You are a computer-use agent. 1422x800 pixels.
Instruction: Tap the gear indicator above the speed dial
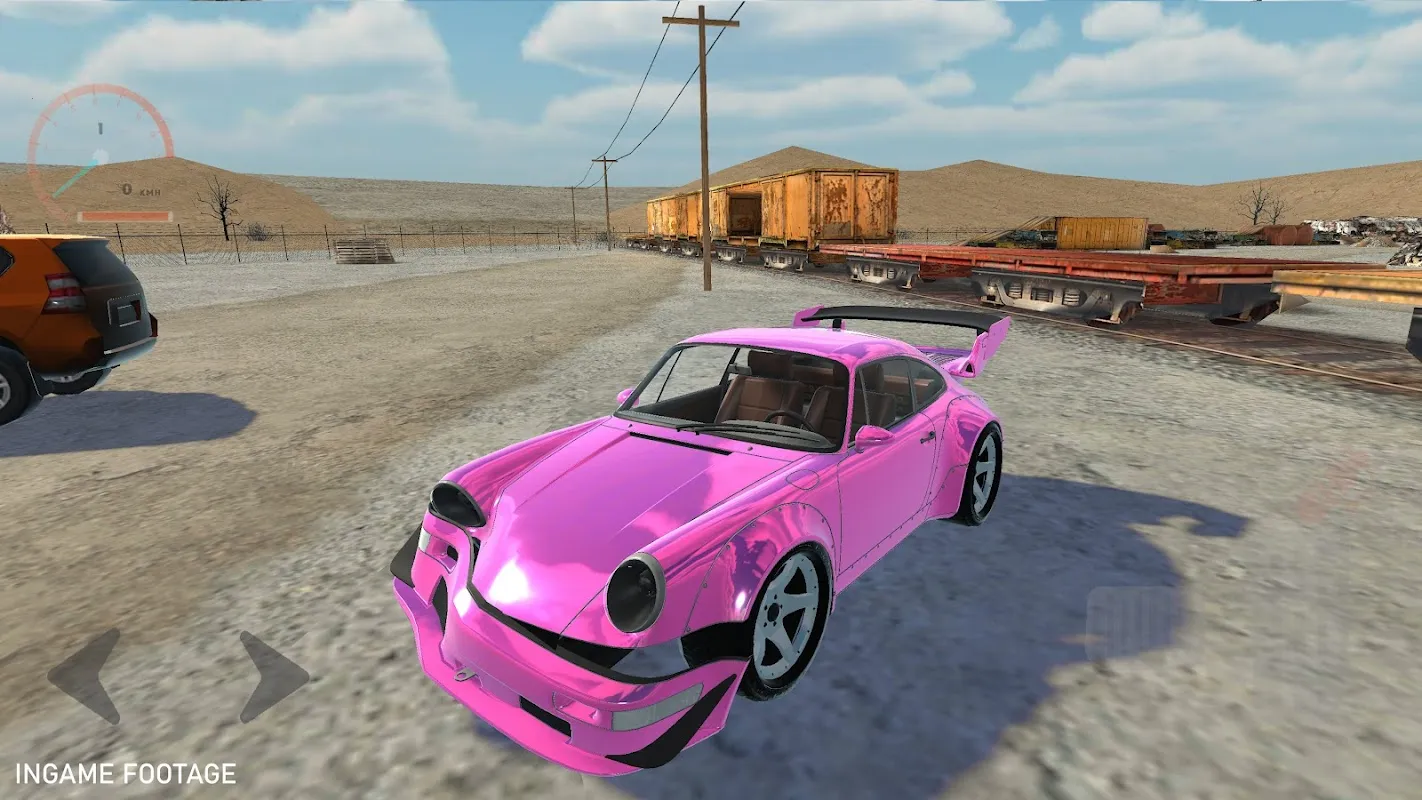(x=100, y=127)
